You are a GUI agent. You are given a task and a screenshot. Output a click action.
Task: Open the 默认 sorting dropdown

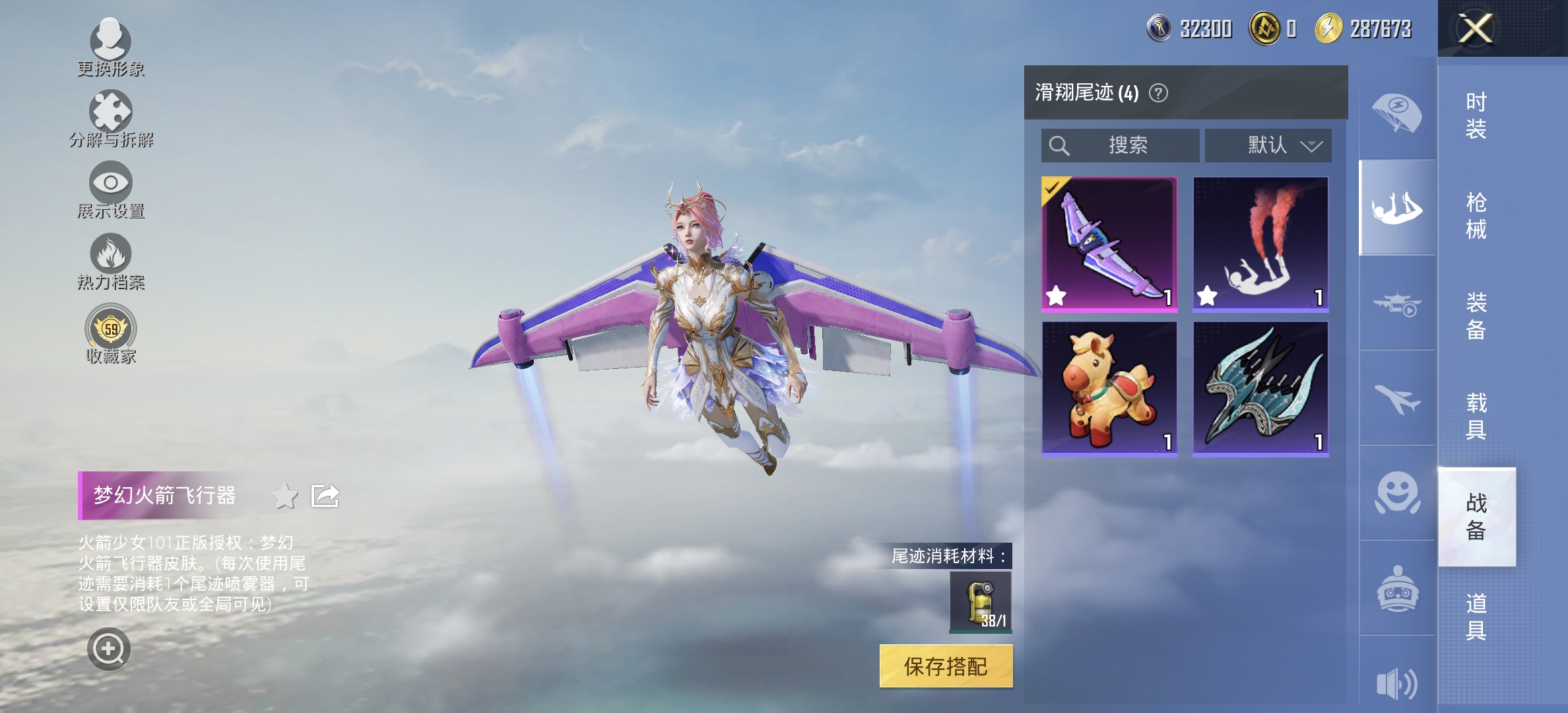[1268, 145]
